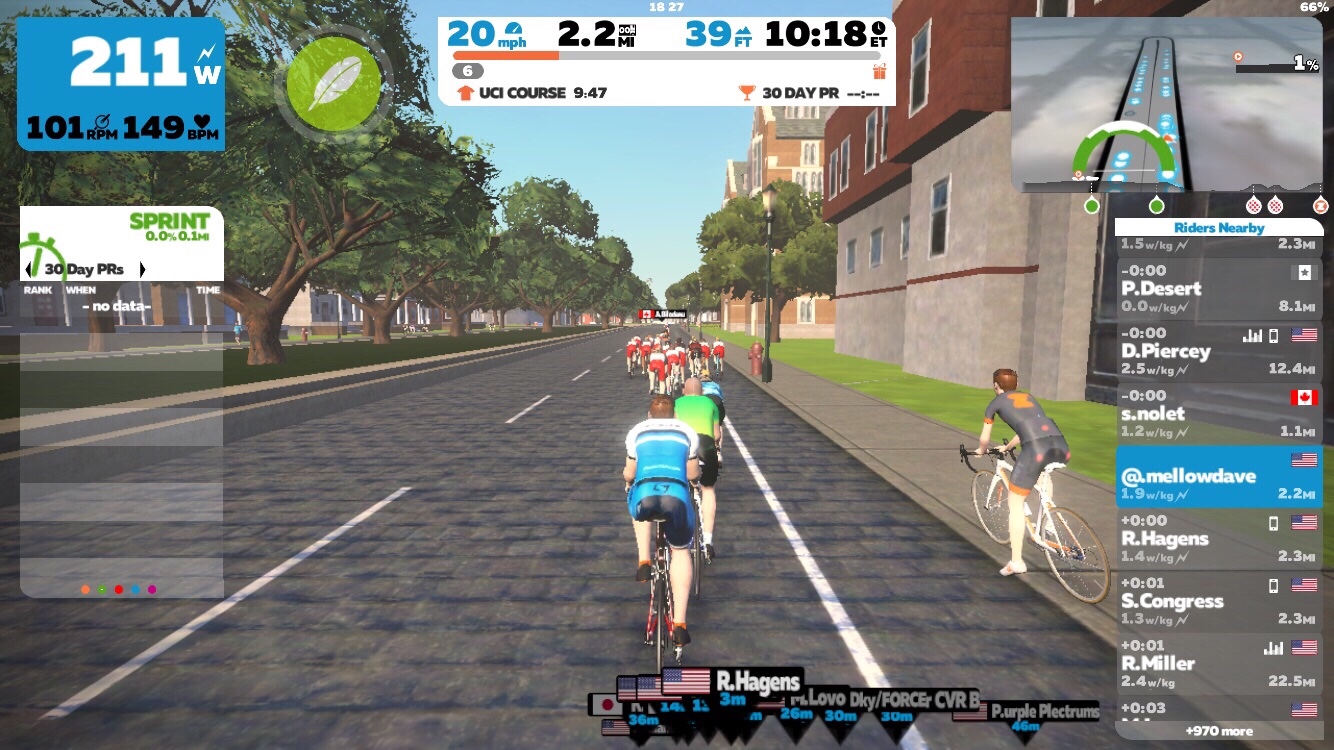The height and width of the screenshot is (750, 1334).
Task: Open the power and heart rate panel
Action: tap(121, 84)
